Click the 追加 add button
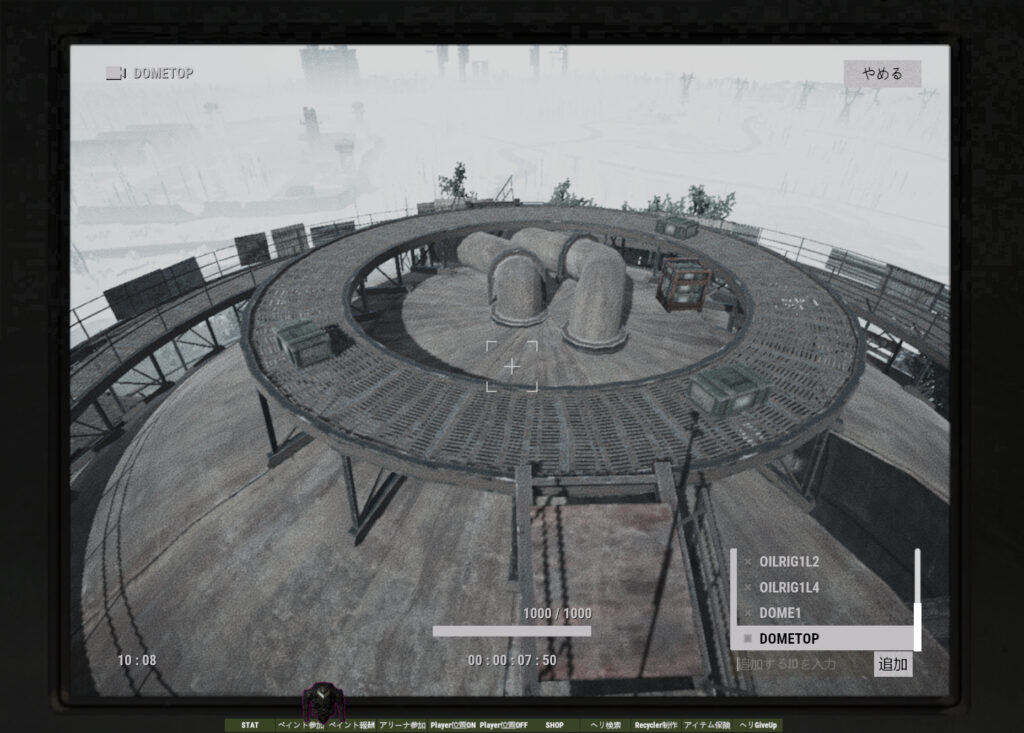Viewport: 1024px width, 733px height. pyautogui.click(x=893, y=664)
